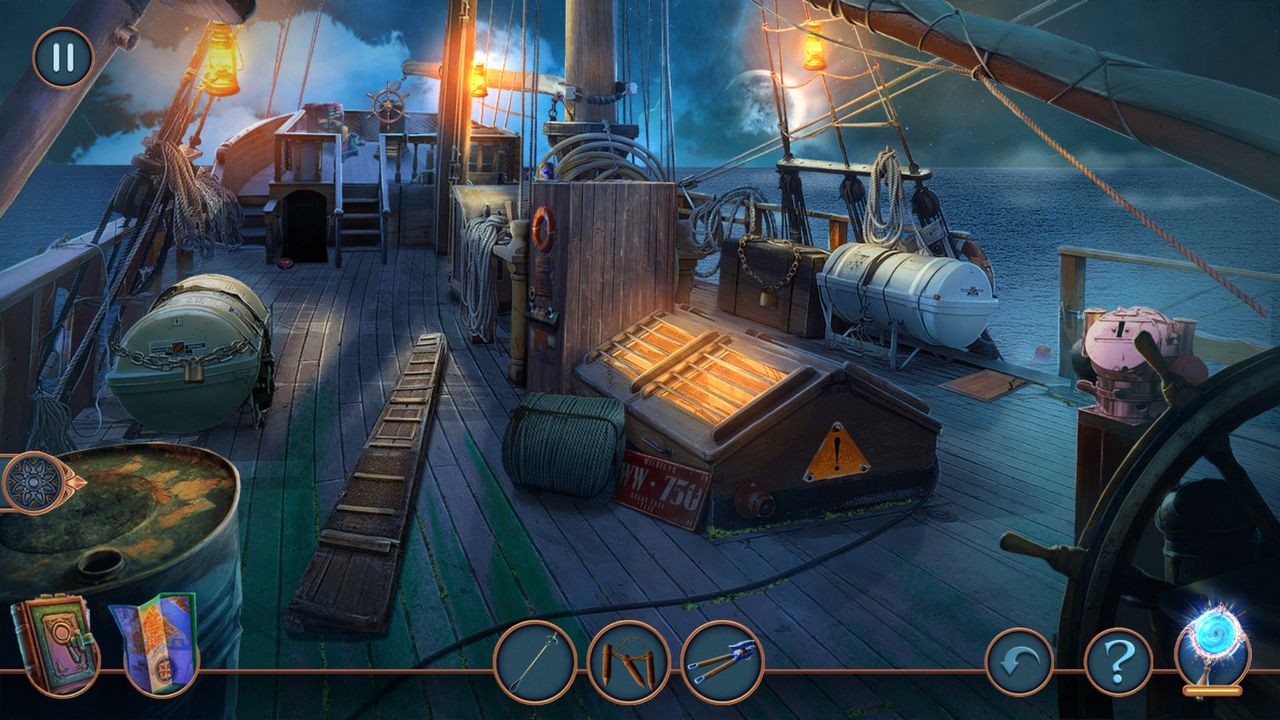Screen dimensions: 1280x720
Task: Open the journal book
Action: 53,643
